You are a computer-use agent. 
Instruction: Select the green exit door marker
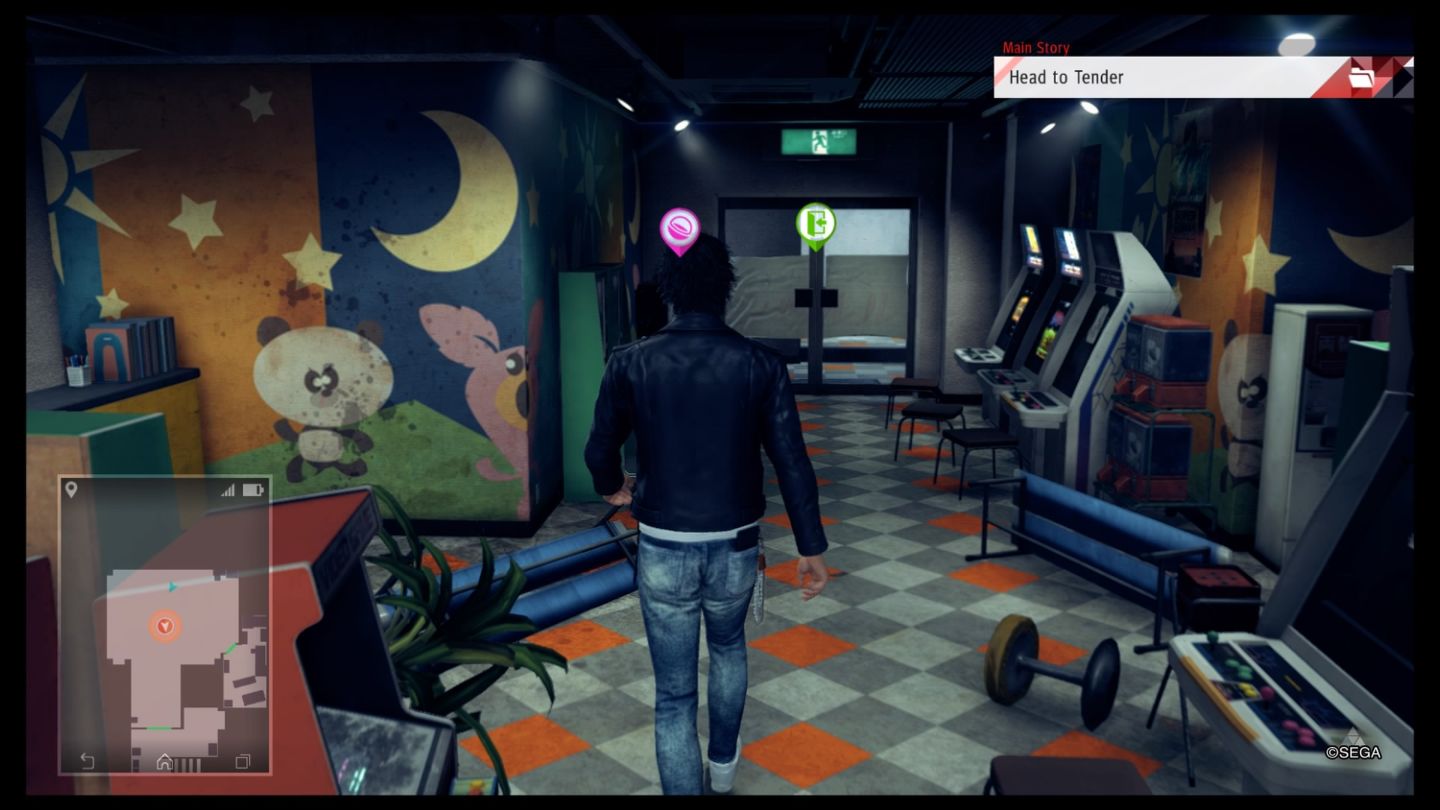[815, 224]
